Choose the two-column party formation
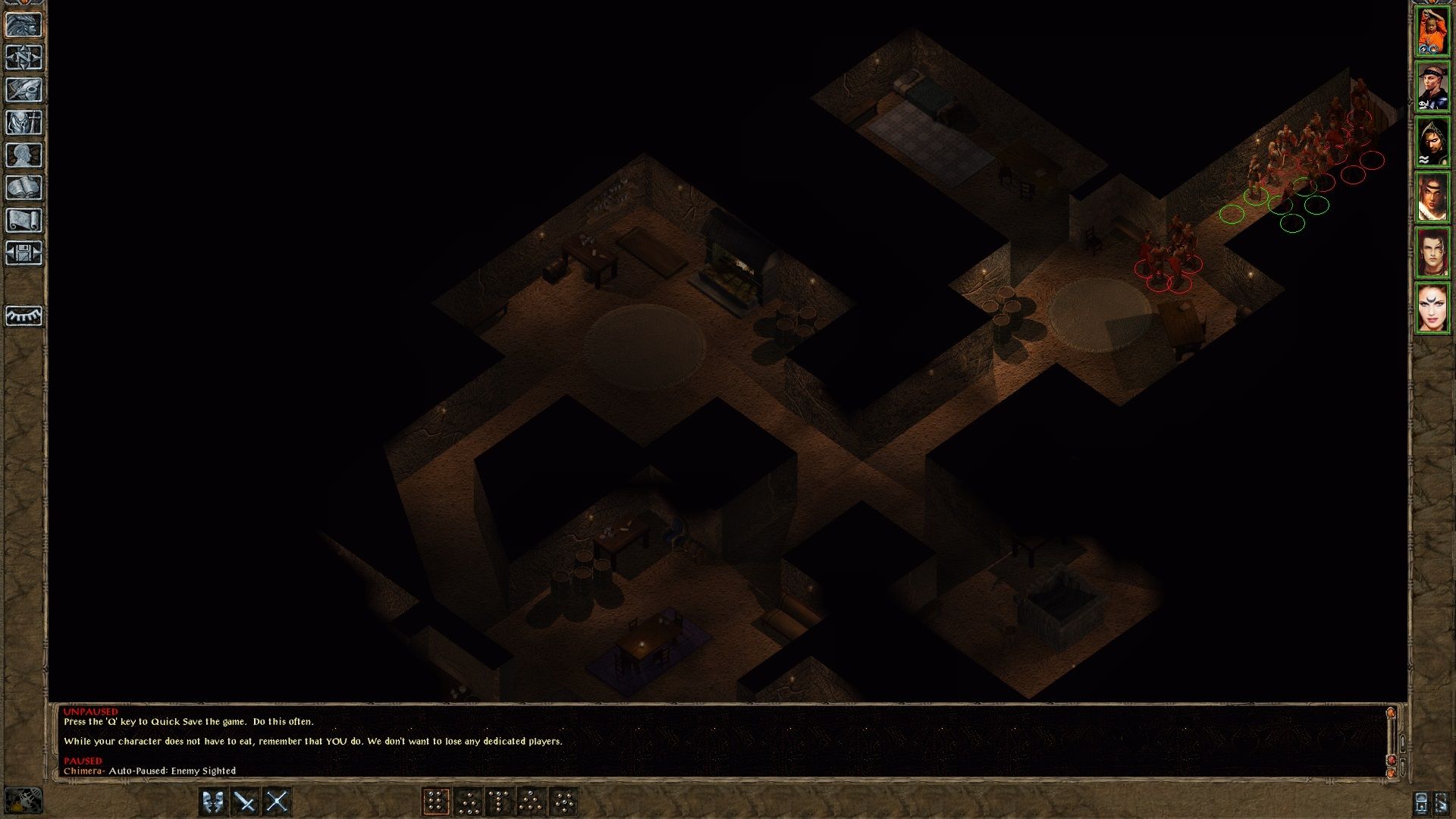1456x819 pixels. point(436,802)
